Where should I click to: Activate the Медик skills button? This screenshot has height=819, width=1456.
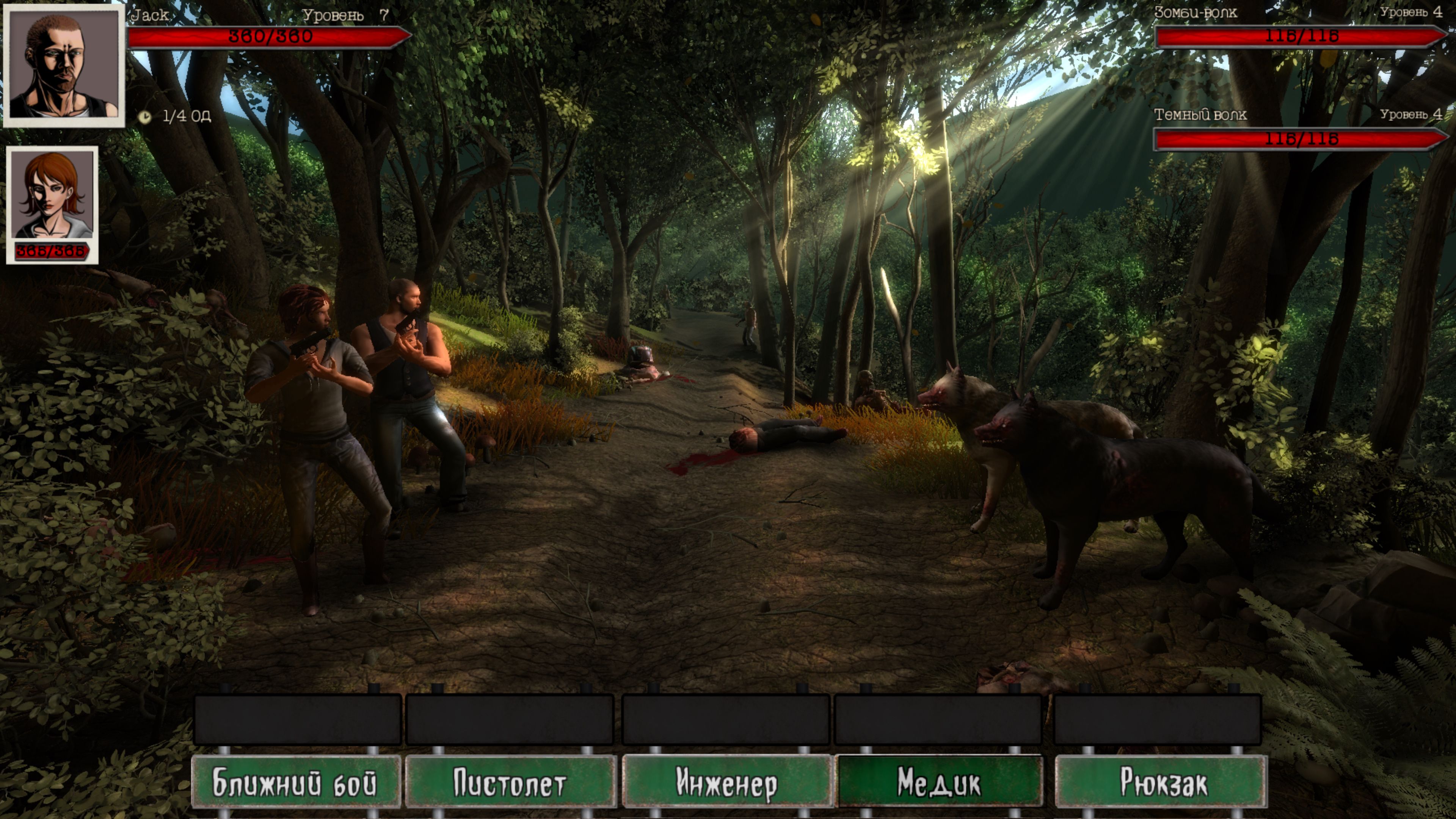pos(939,783)
